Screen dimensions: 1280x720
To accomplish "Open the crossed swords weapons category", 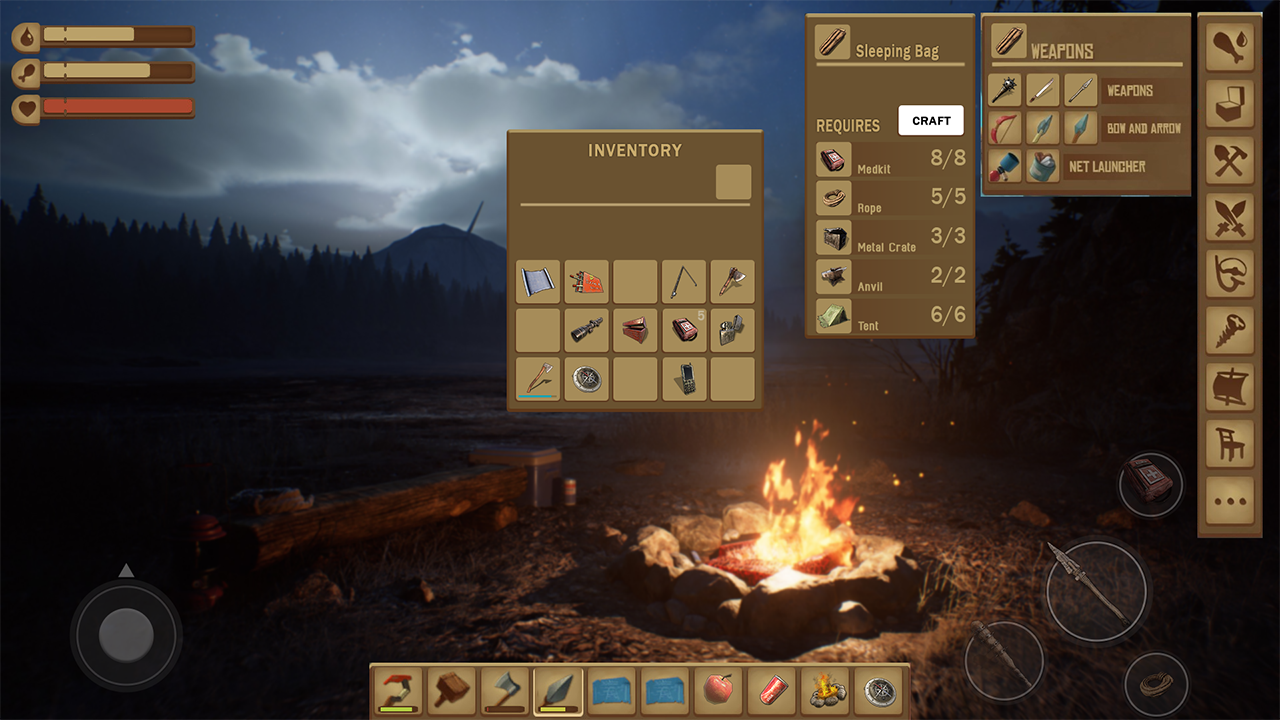I will [1229, 218].
